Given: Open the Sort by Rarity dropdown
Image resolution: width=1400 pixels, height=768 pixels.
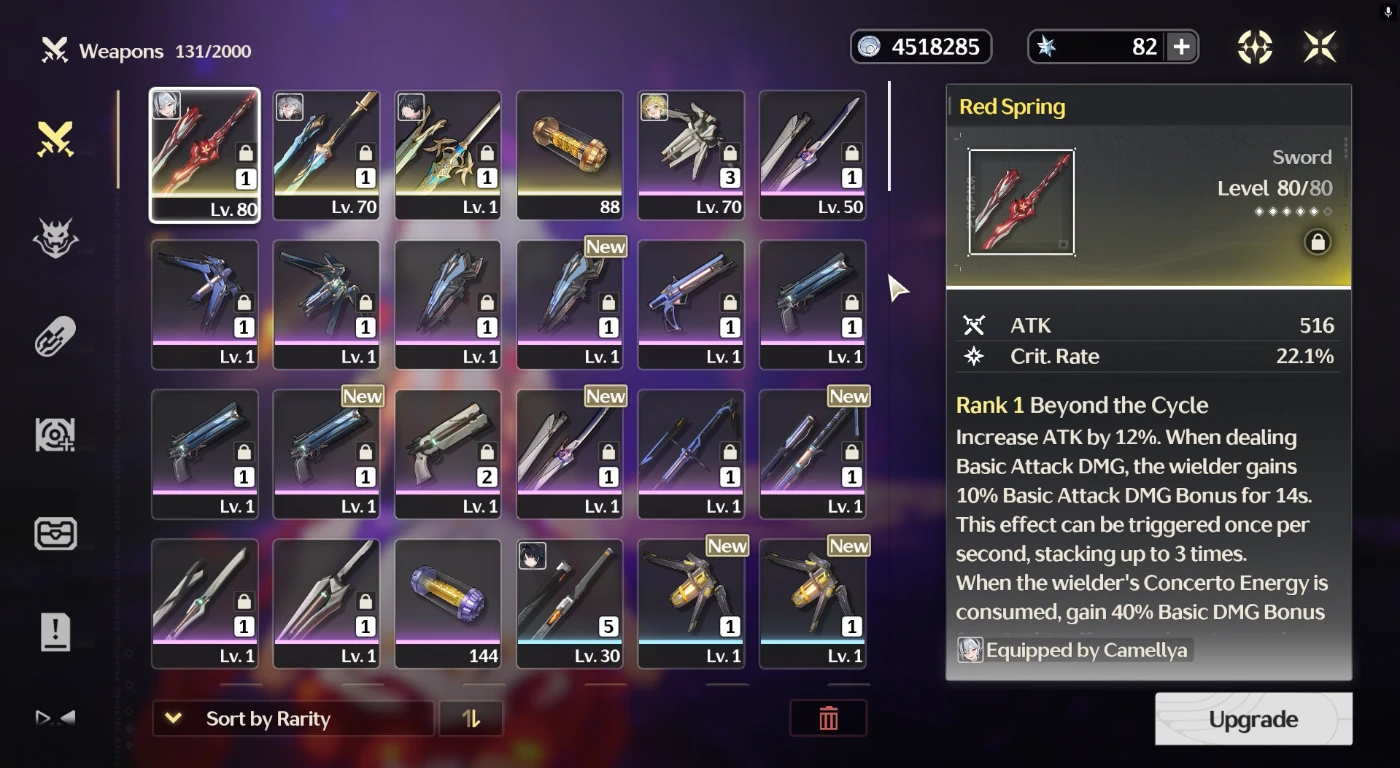Looking at the screenshot, I should click(x=292, y=718).
